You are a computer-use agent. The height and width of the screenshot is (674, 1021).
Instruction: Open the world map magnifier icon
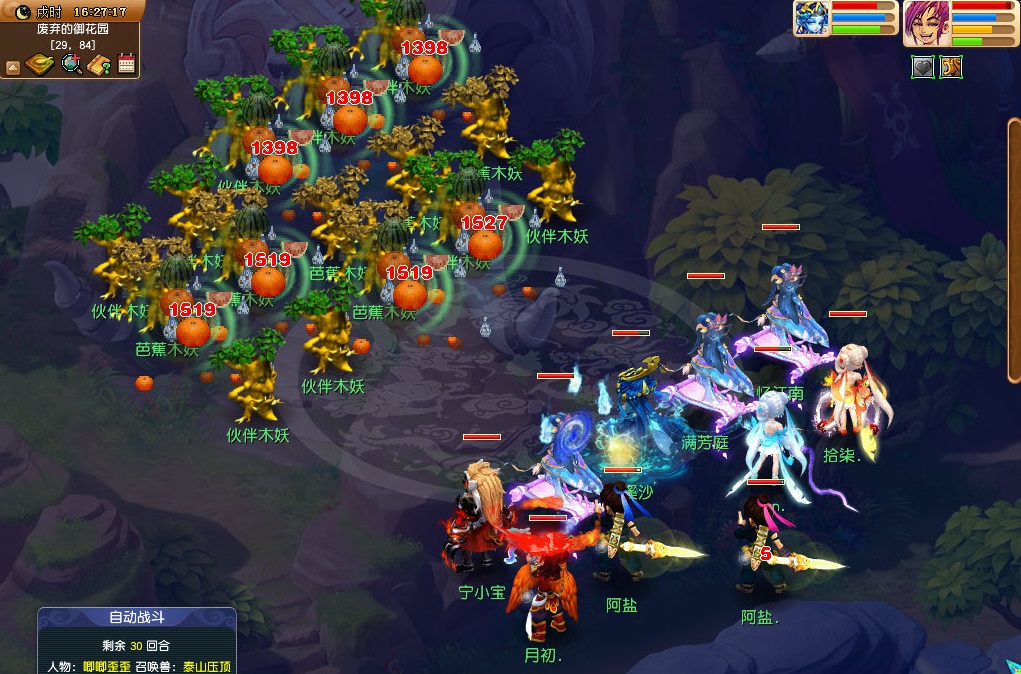tap(71, 66)
